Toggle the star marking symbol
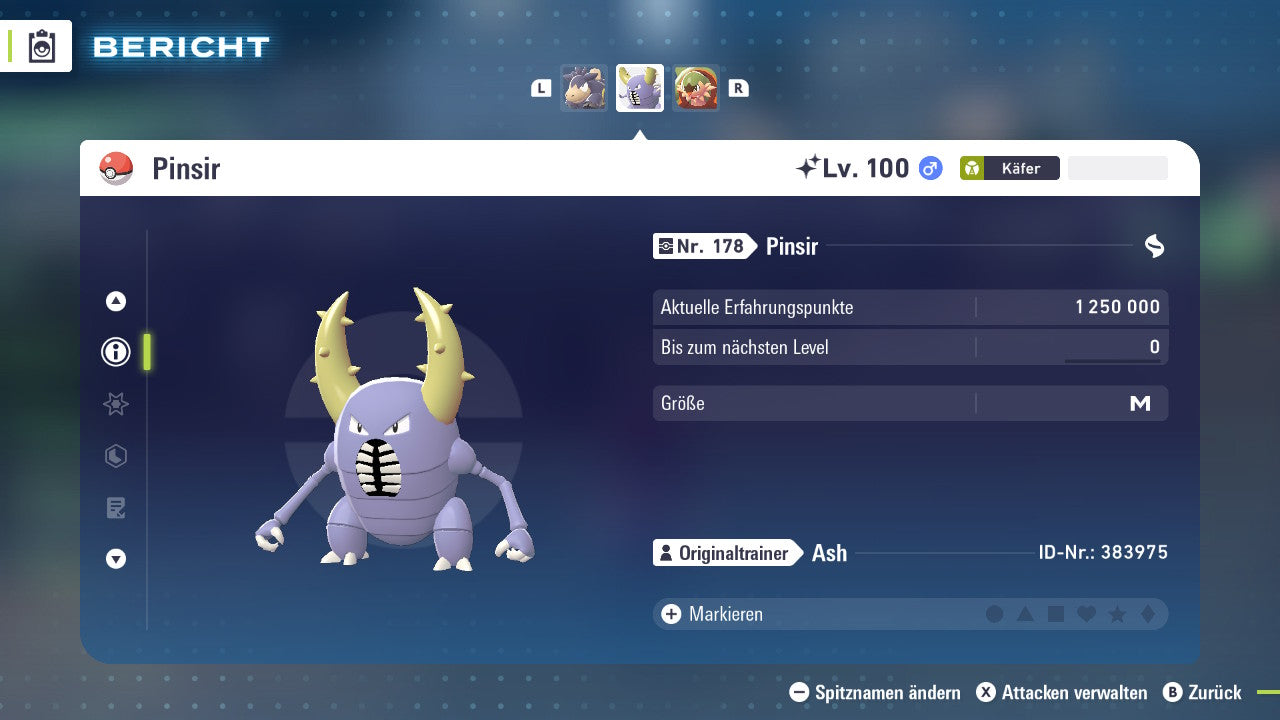The image size is (1280, 720). (1119, 614)
